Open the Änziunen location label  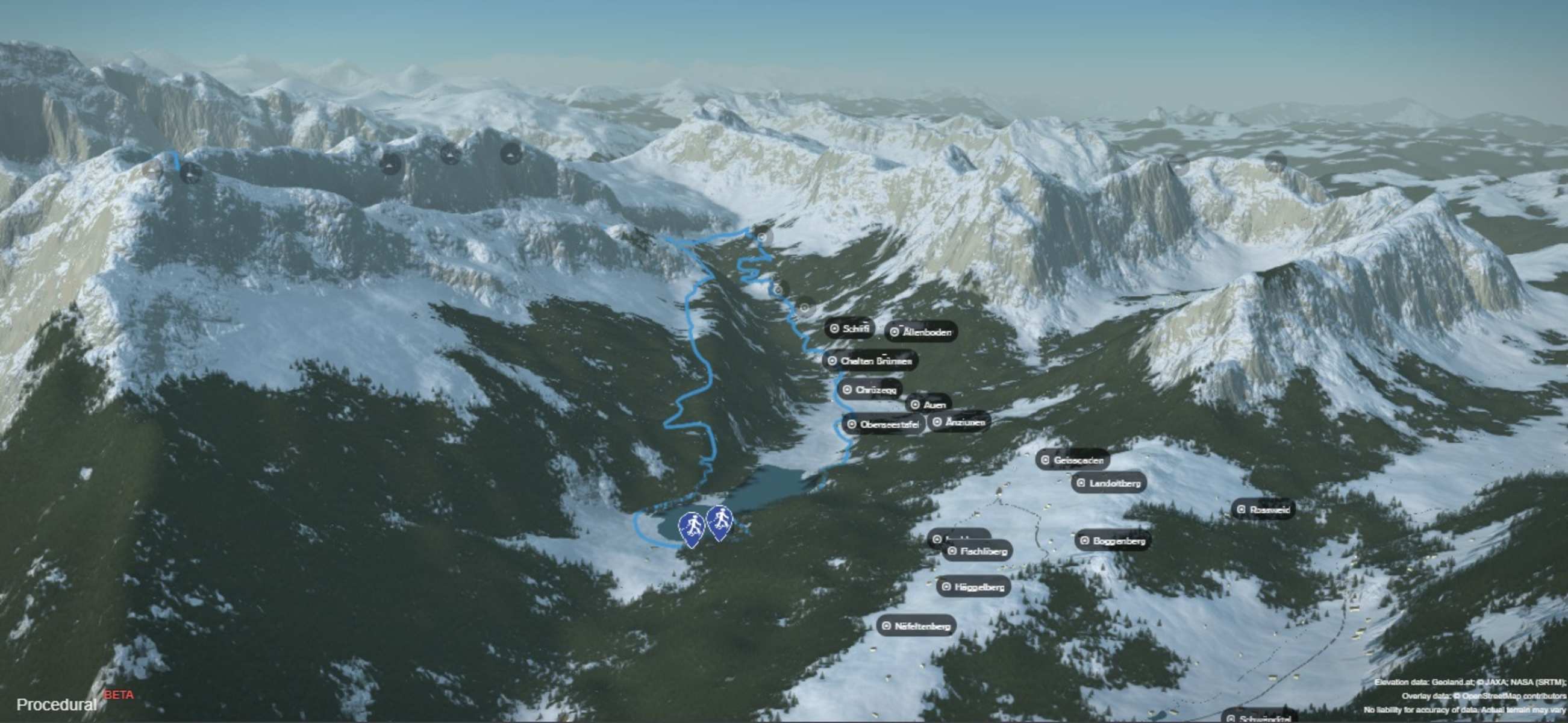(959, 422)
